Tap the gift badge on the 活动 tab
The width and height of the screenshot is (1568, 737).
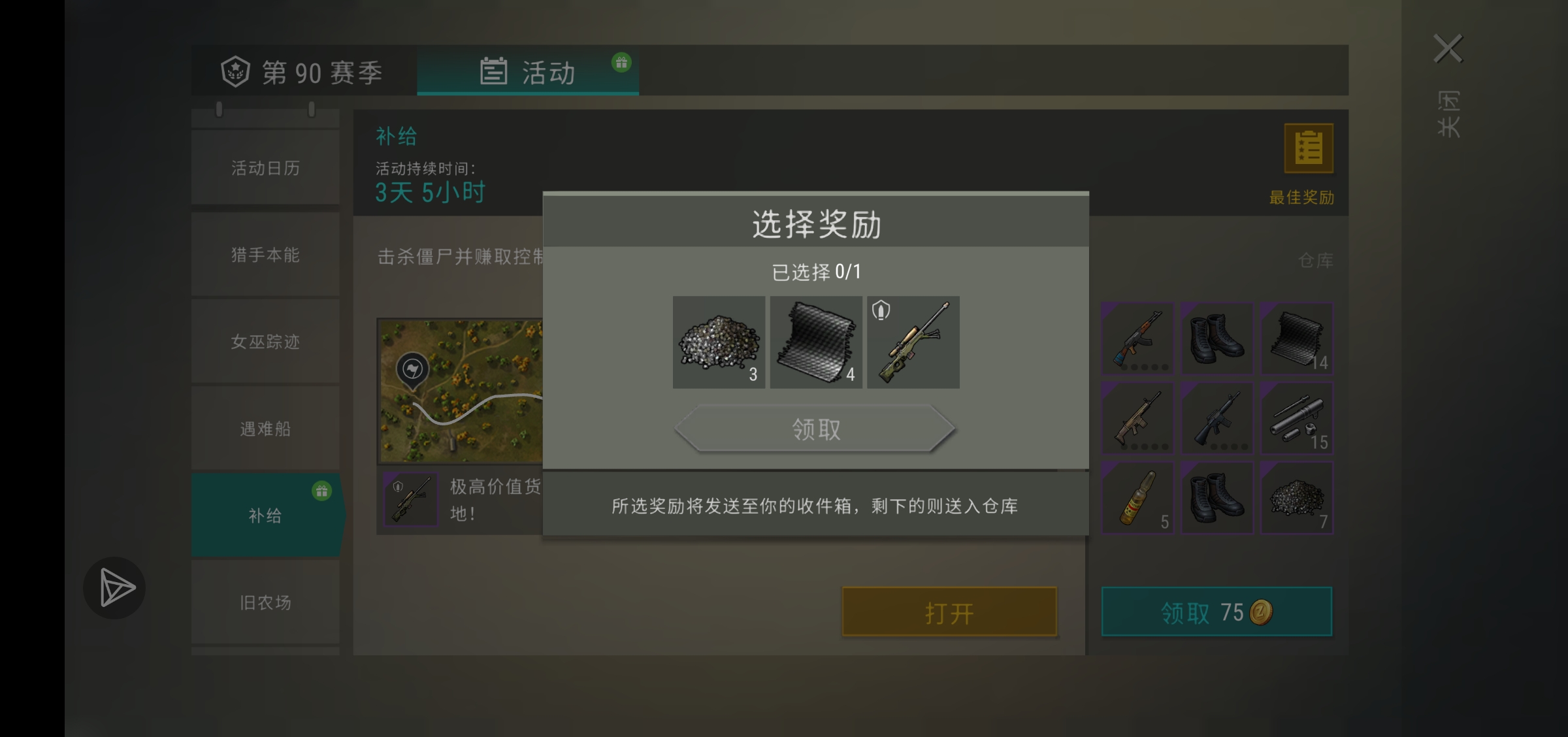[621, 62]
